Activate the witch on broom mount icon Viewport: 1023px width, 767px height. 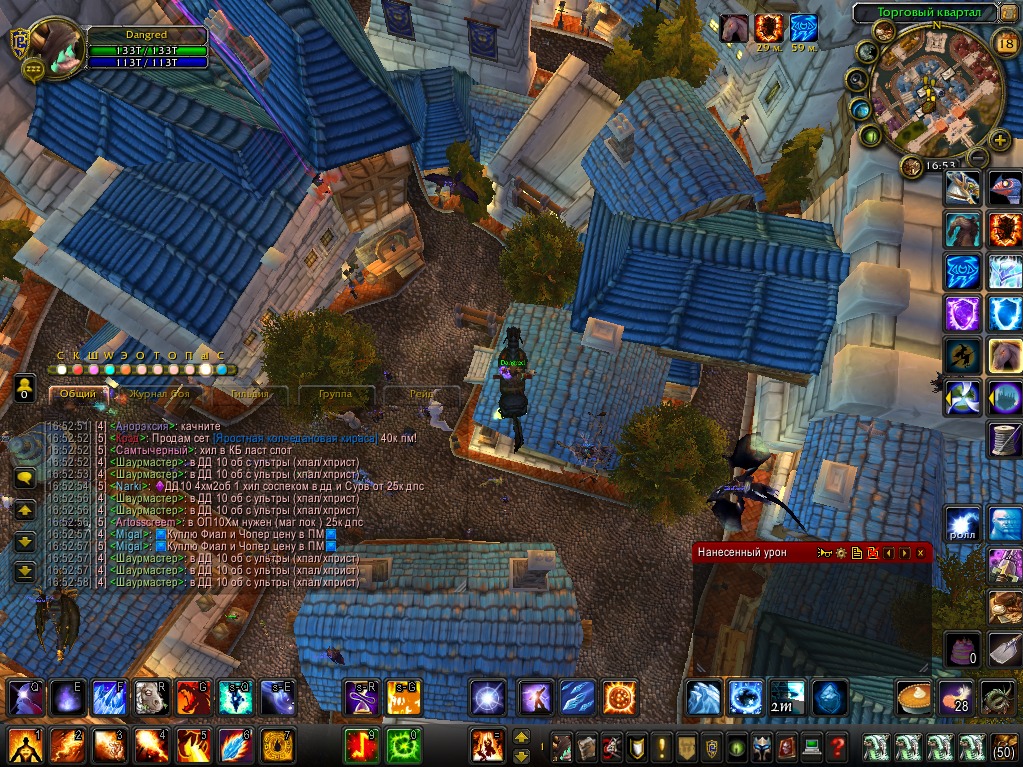[x=963, y=355]
